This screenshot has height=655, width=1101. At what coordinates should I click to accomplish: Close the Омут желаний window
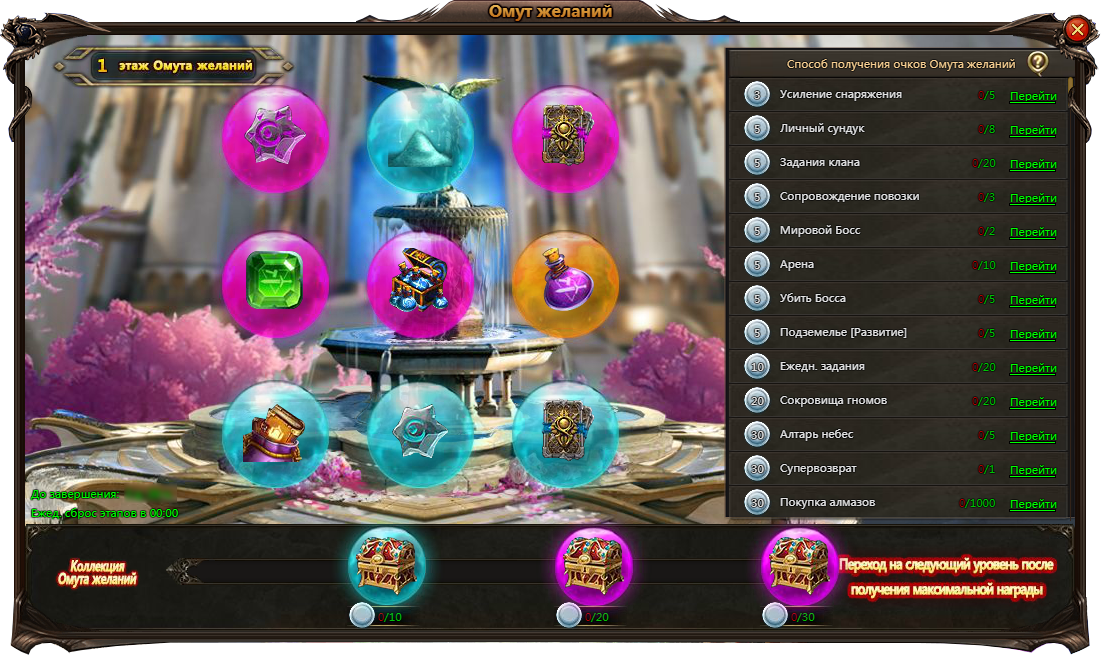[x=1077, y=30]
